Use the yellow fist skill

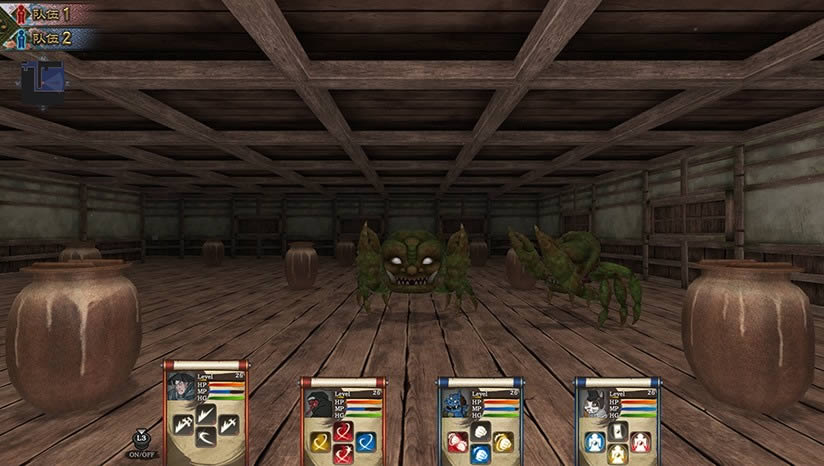point(503,441)
